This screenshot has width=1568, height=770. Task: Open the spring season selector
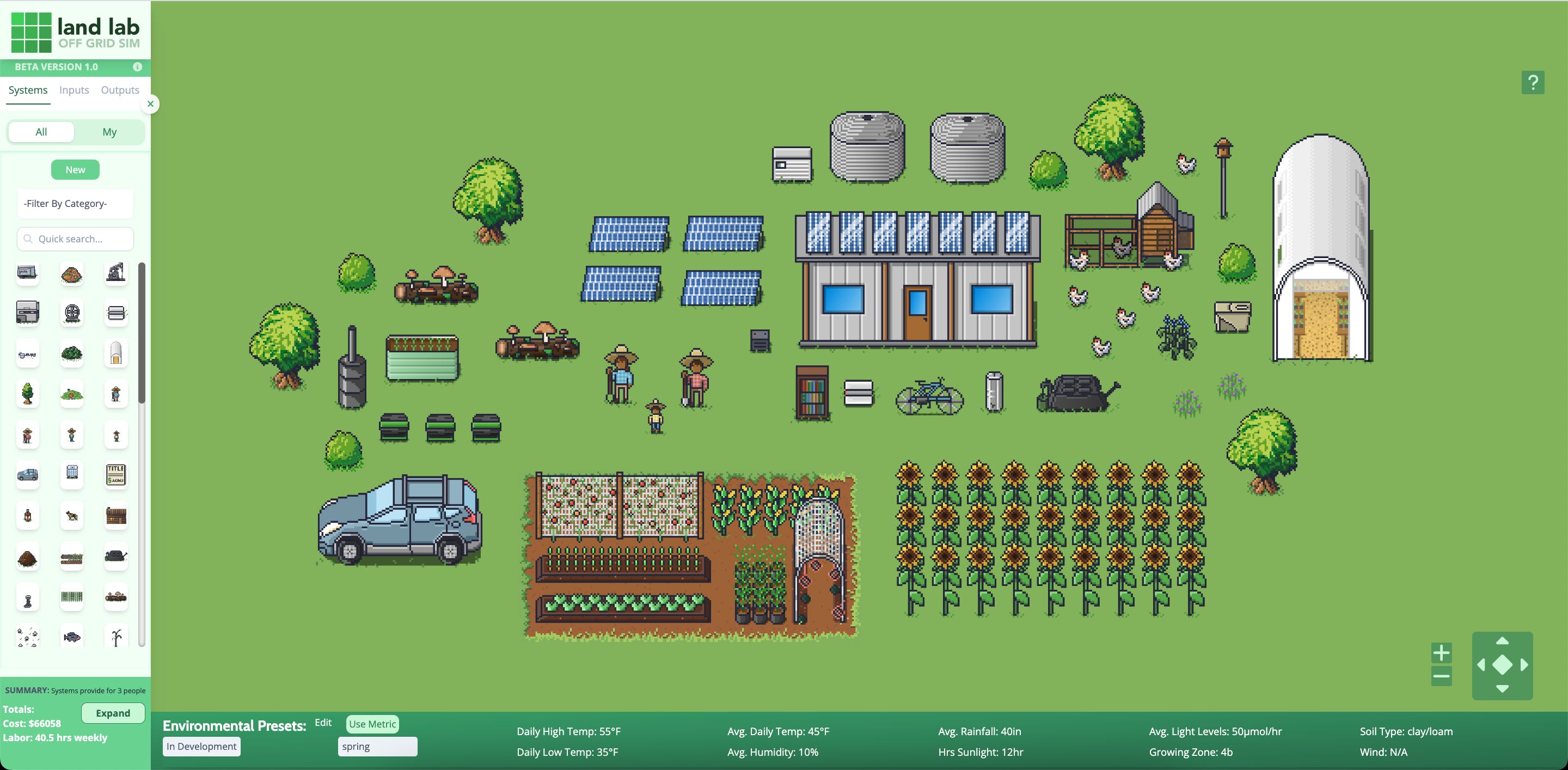377,746
